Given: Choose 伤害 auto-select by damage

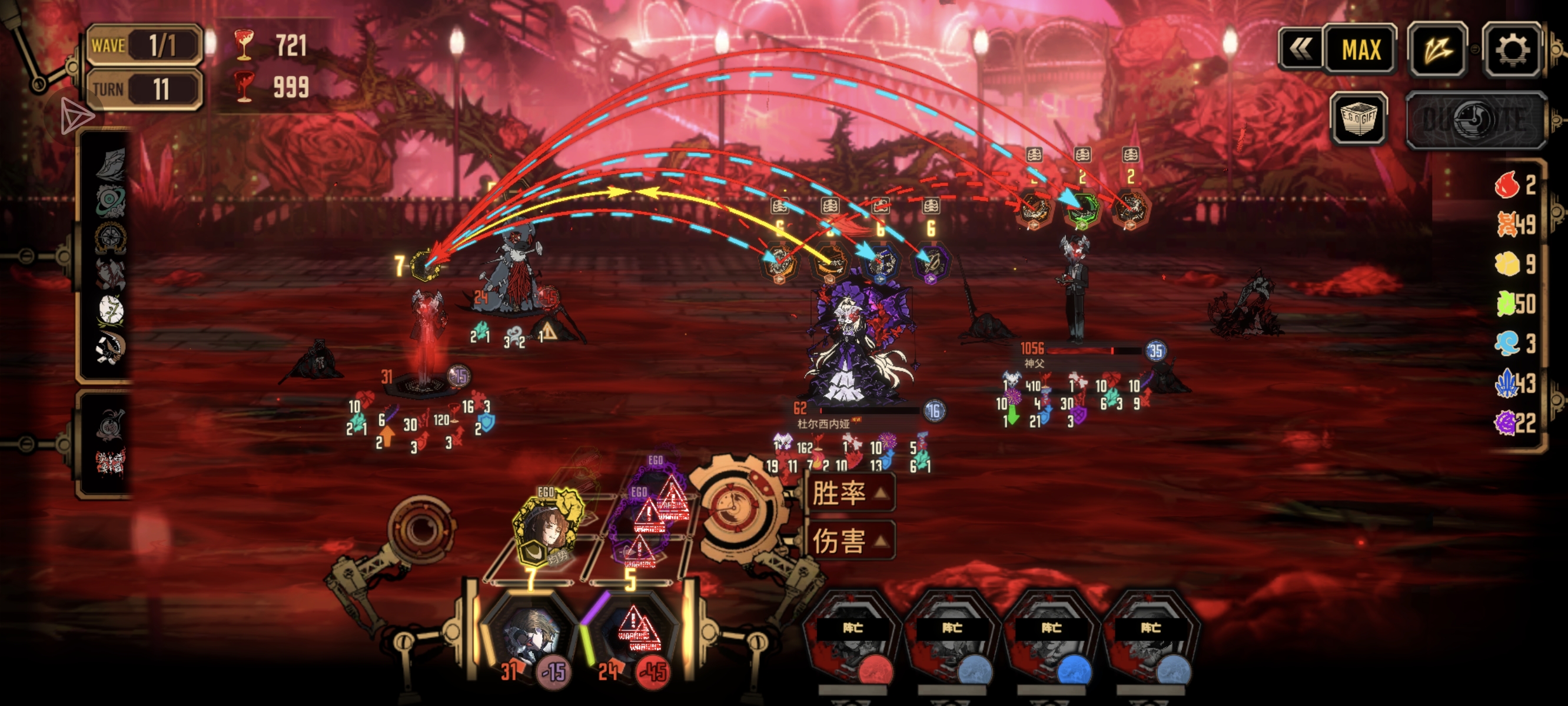Looking at the screenshot, I should (x=850, y=541).
